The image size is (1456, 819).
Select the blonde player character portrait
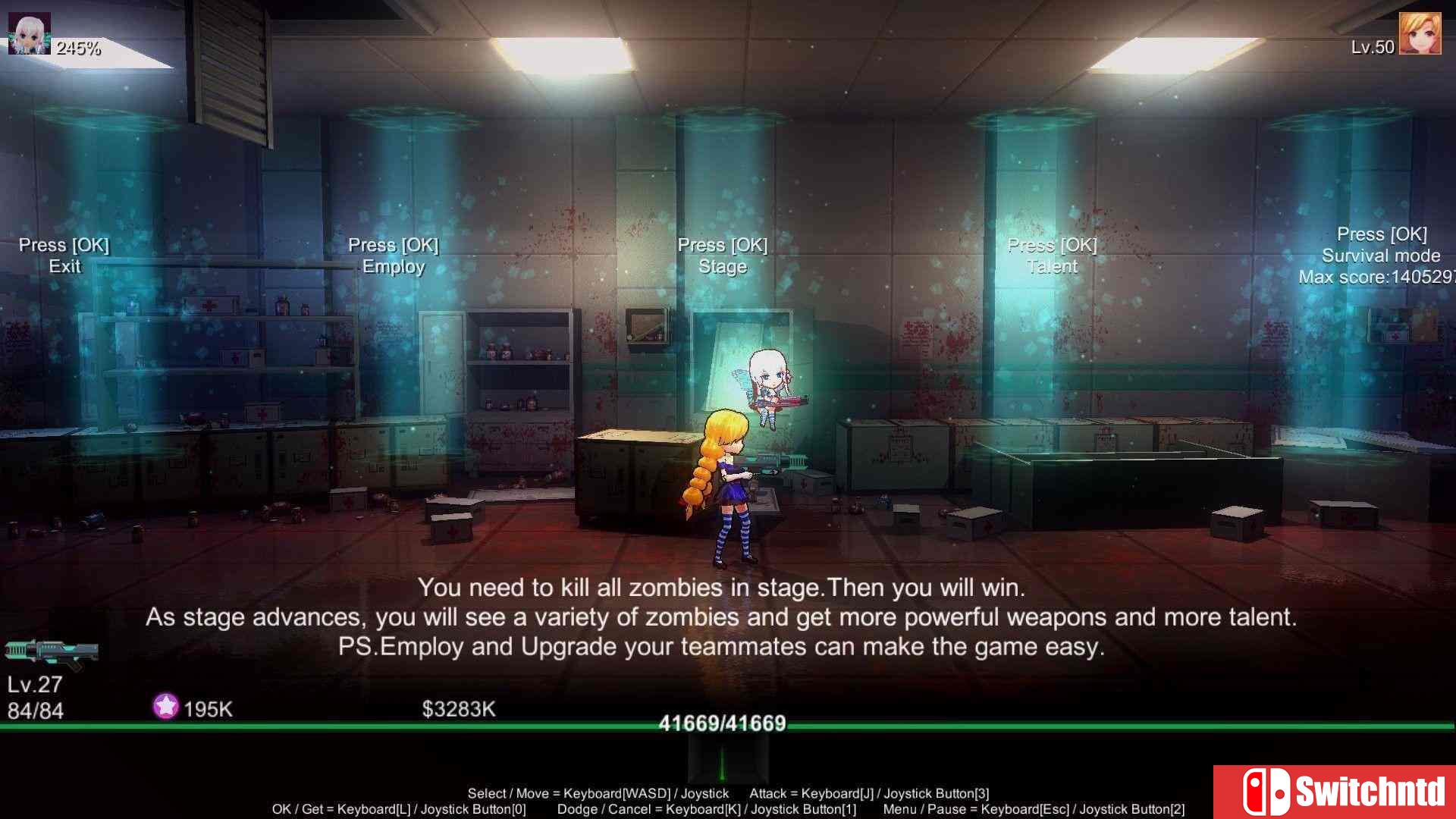[1420, 34]
